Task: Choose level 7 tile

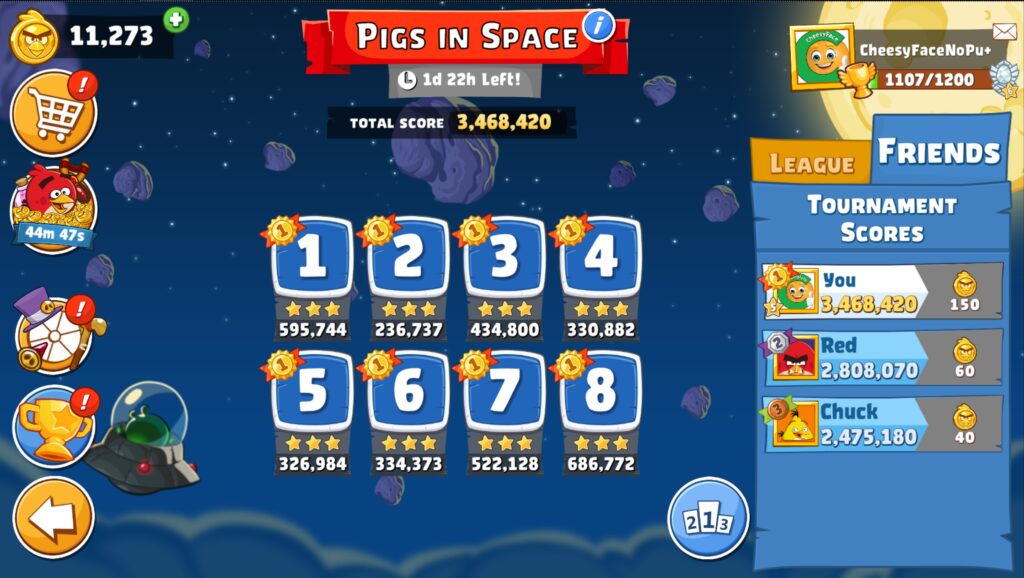Action: click(504, 393)
